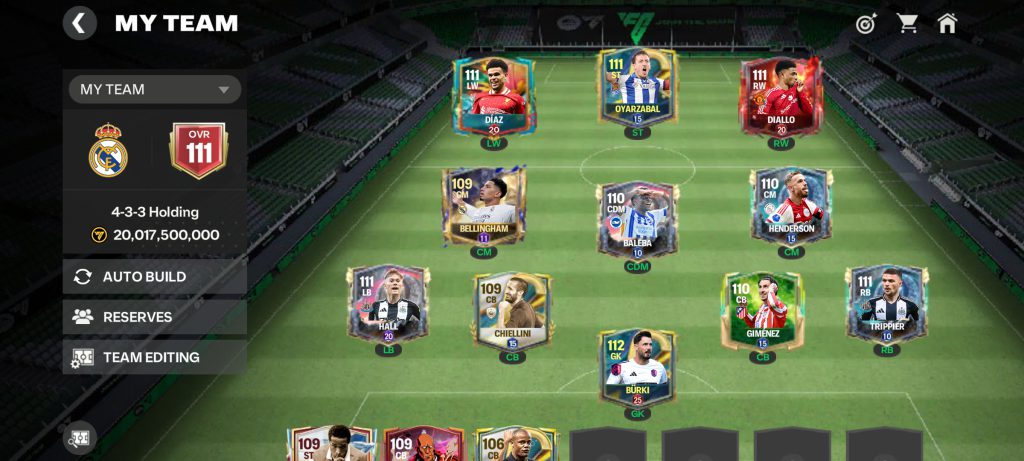Select the Bellingham CM card
Image resolution: width=1024 pixels, height=461 pixels.
pos(483,206)
